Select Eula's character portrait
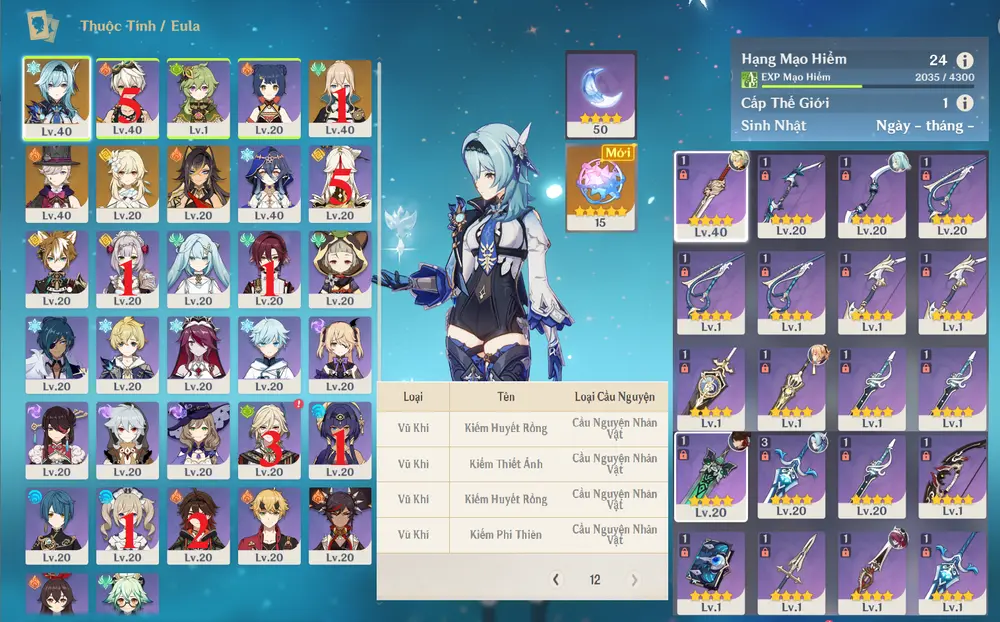This screenshot has width=1000, height=622. pyautogui.click(x=56, y=98)
